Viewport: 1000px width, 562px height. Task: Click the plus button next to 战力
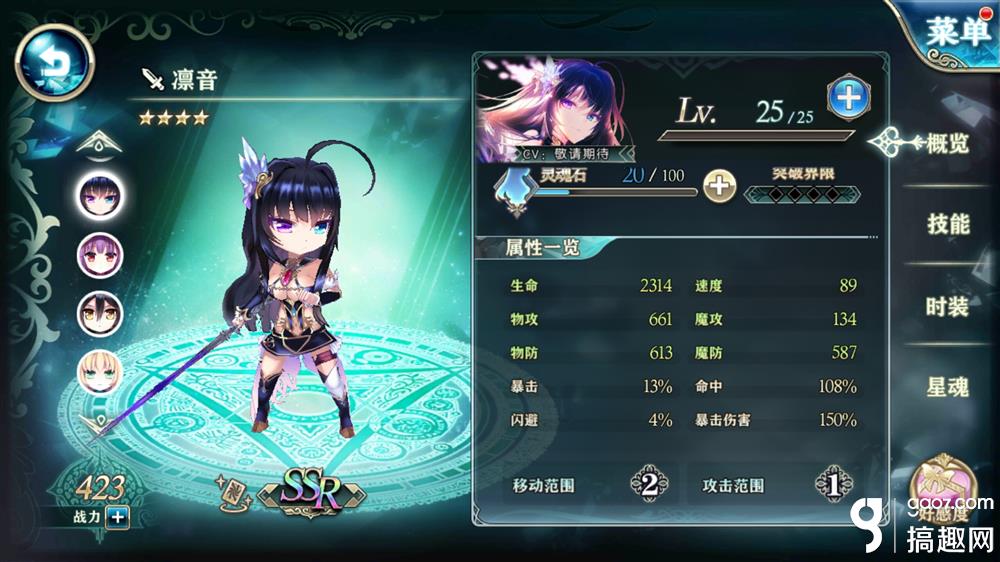(x=117, y=517)
